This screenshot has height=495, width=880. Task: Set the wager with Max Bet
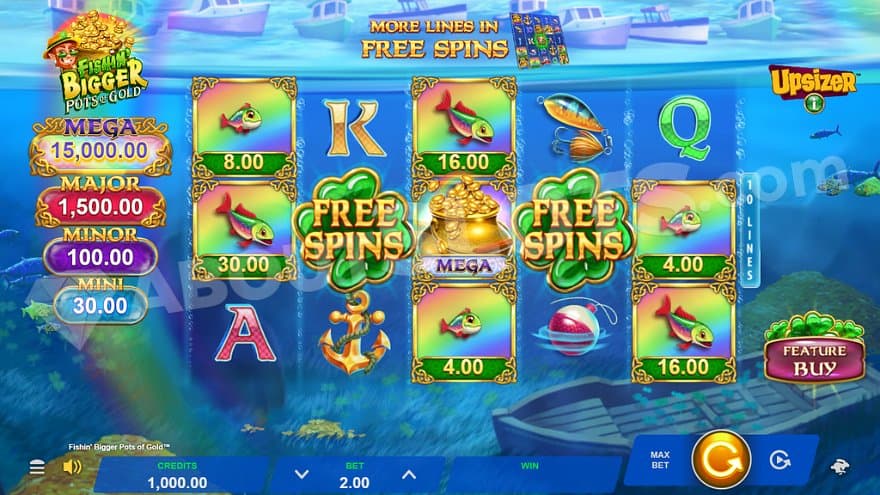[660, 460]
